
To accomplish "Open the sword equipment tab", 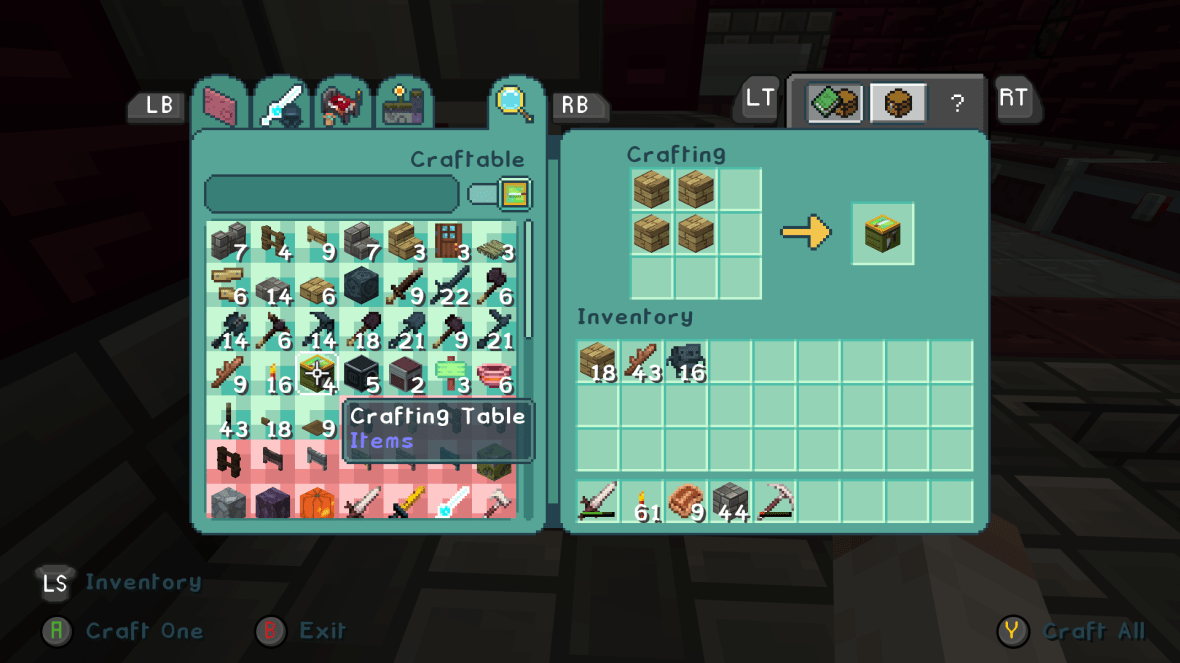I will pyautogui.click(x=281, y=104).
